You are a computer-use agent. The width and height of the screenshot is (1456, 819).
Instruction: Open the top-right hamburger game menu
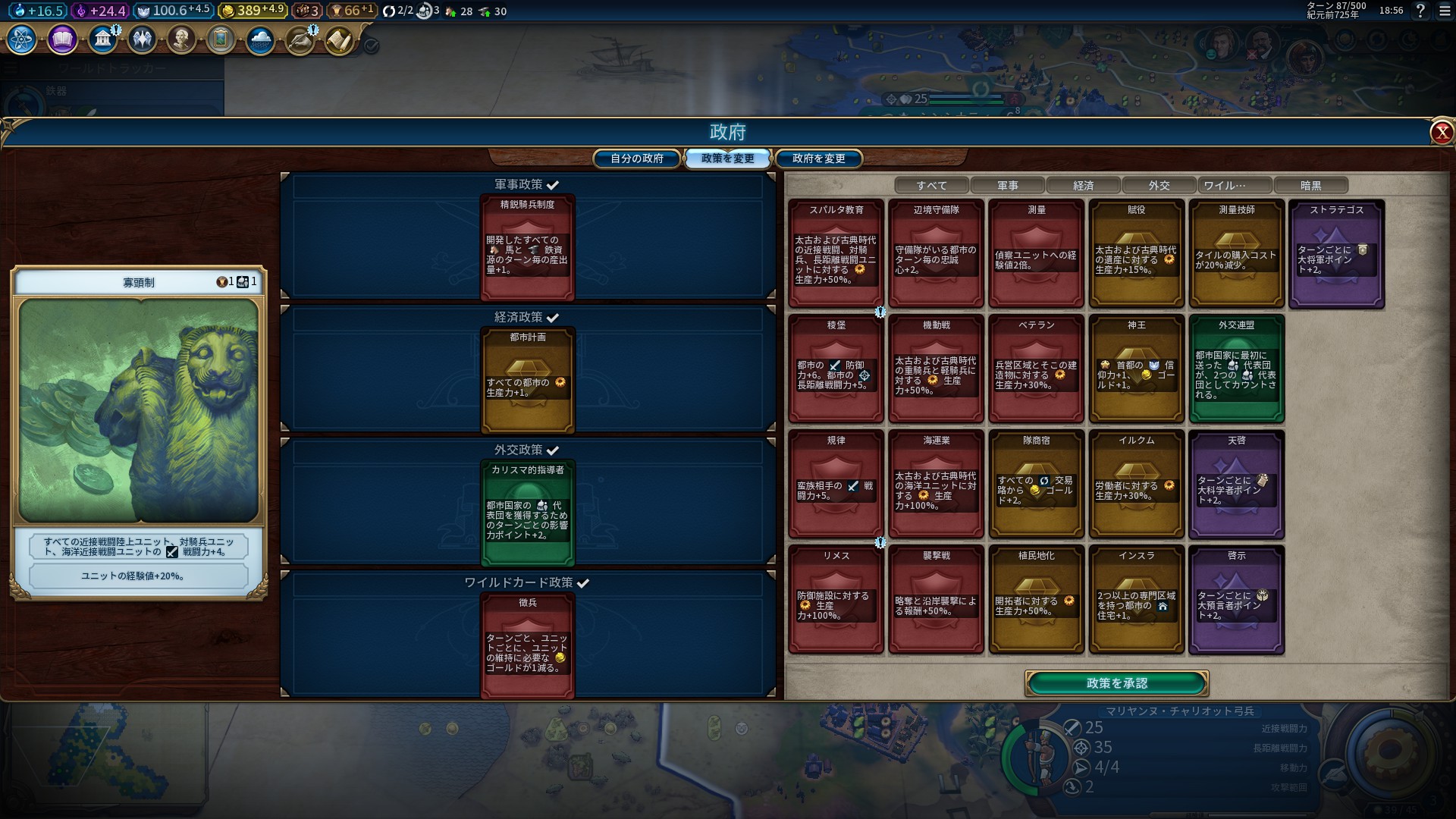coord(1443,11)
